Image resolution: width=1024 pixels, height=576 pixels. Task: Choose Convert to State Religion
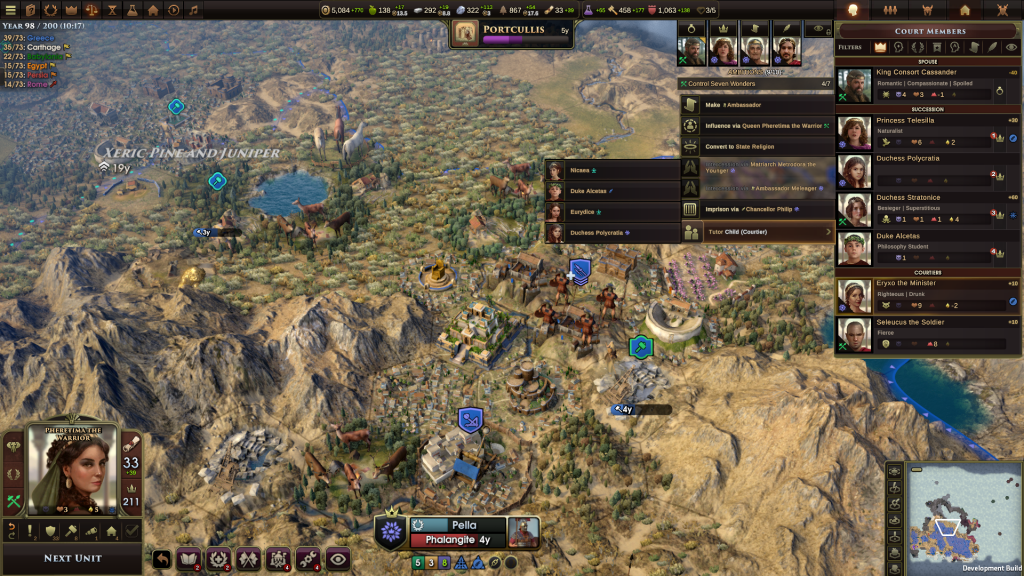[x=757, y=147]
